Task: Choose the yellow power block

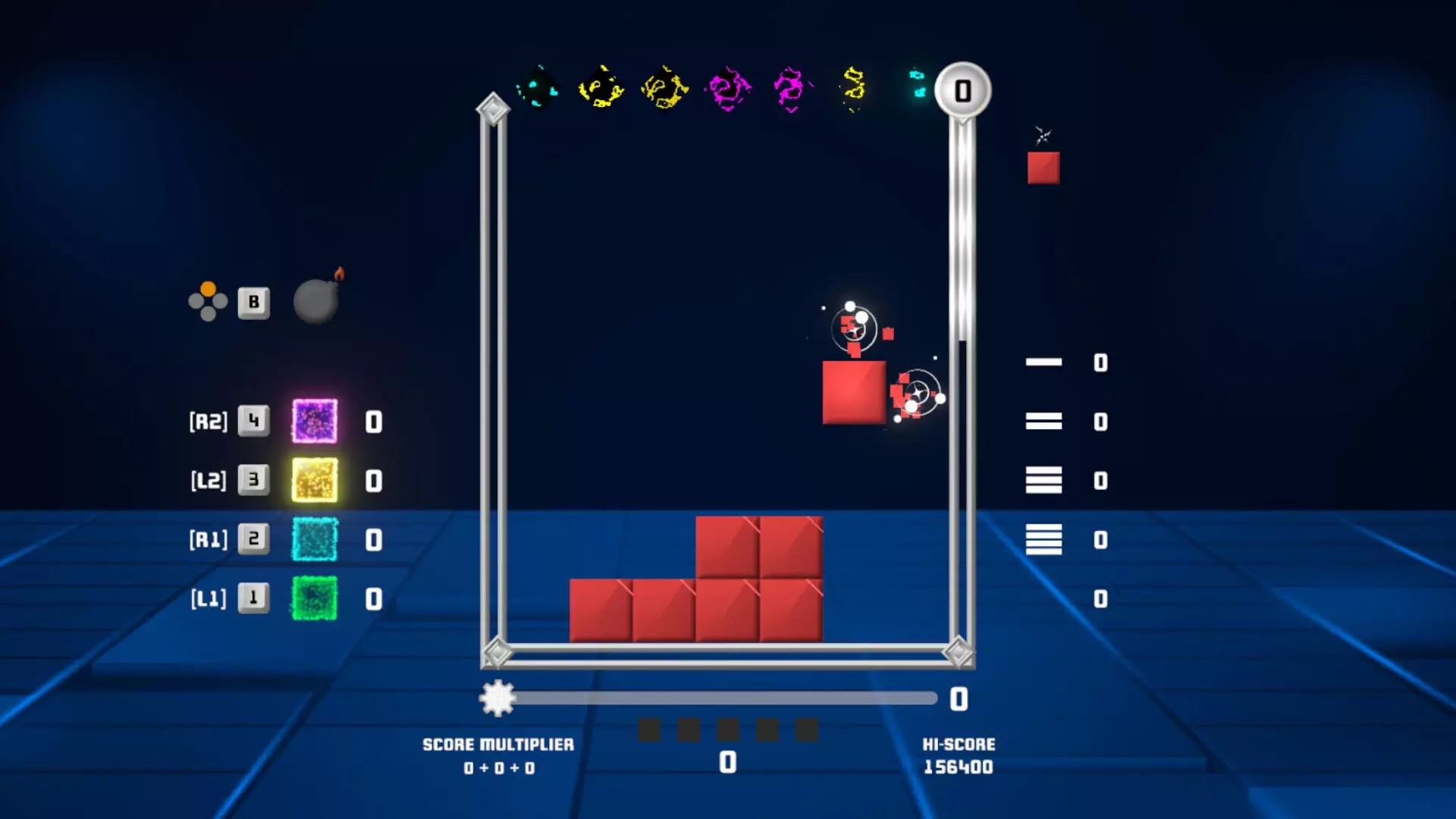Action: point(315,480)
